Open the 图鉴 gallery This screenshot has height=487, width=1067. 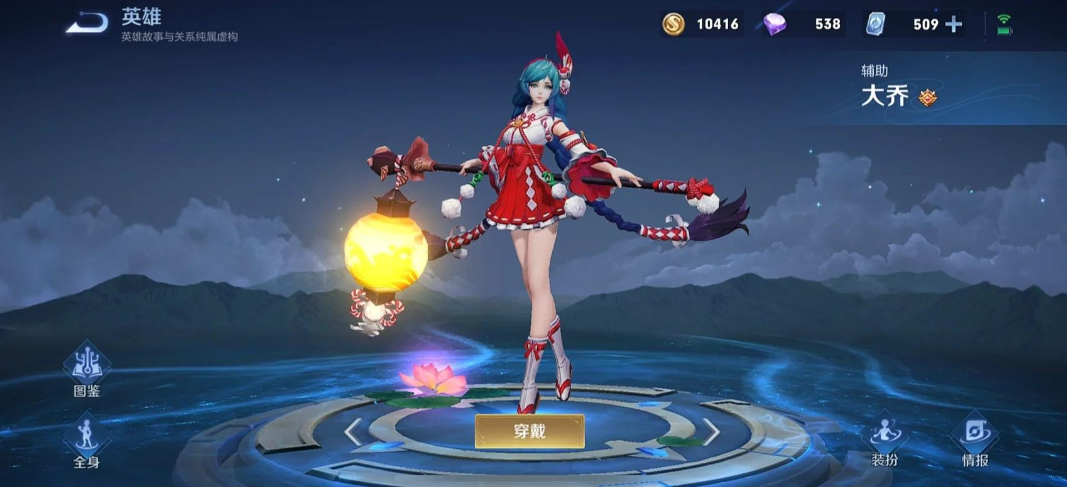87,369
